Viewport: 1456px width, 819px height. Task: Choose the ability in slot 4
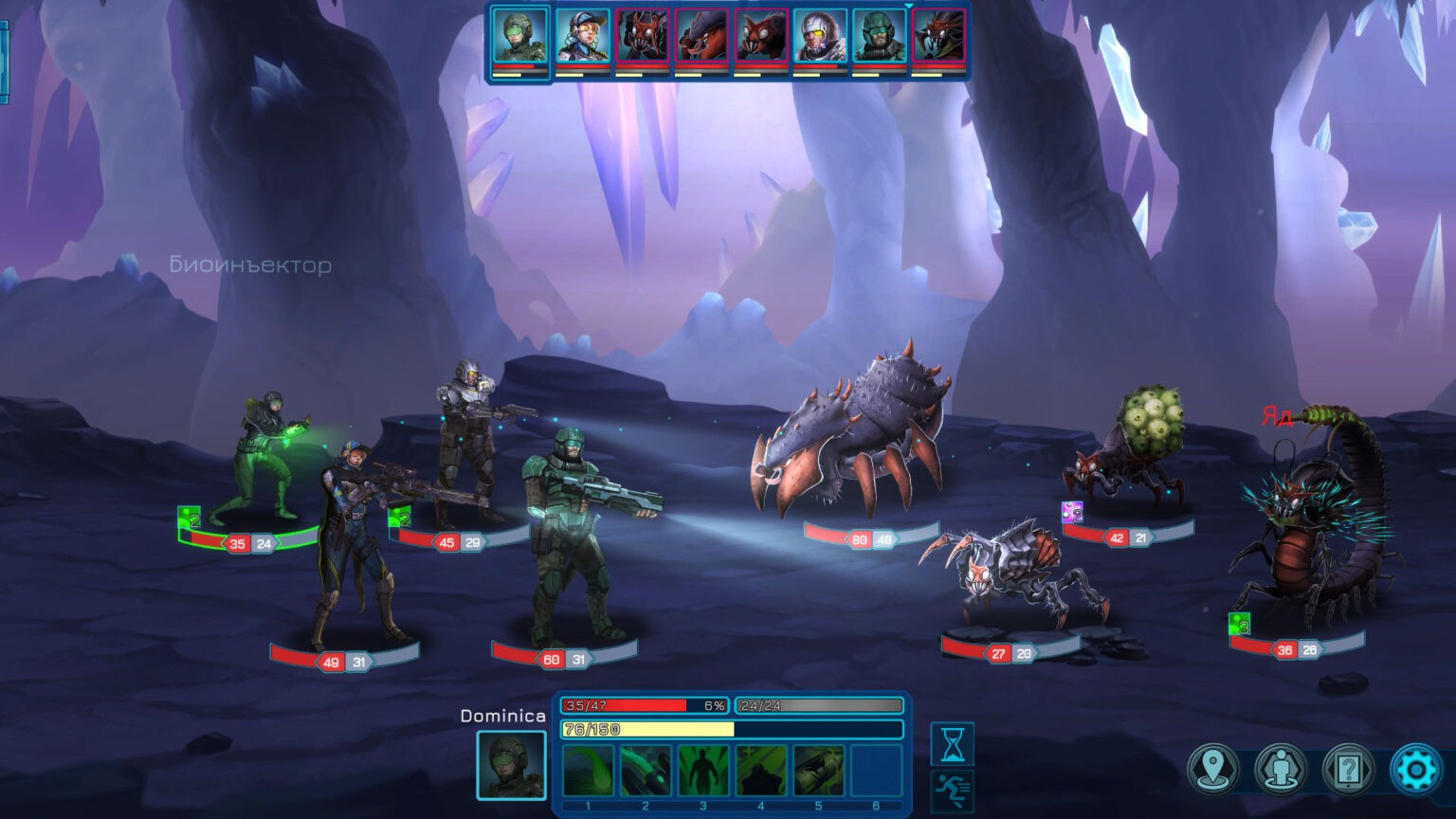click(x=761, y=771)
